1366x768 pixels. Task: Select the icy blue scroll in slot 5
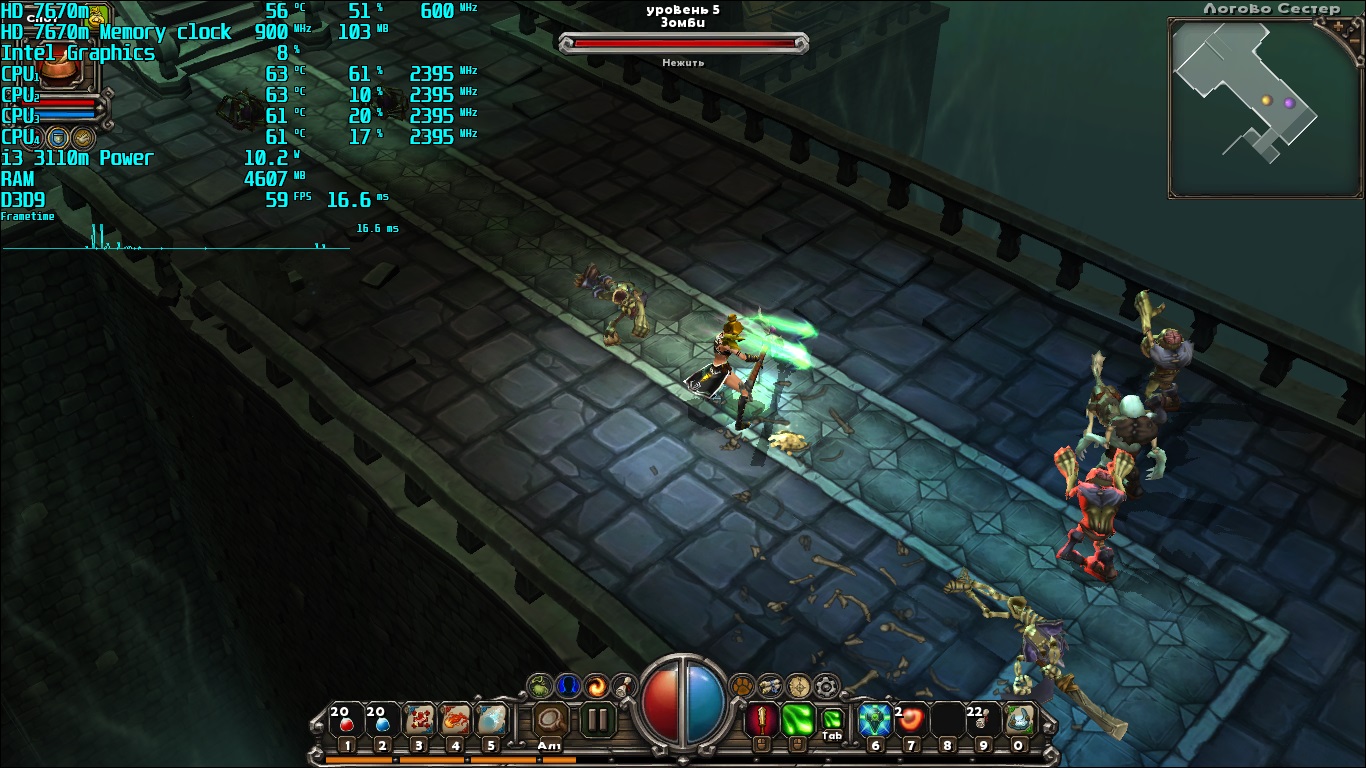click(491, 720)
